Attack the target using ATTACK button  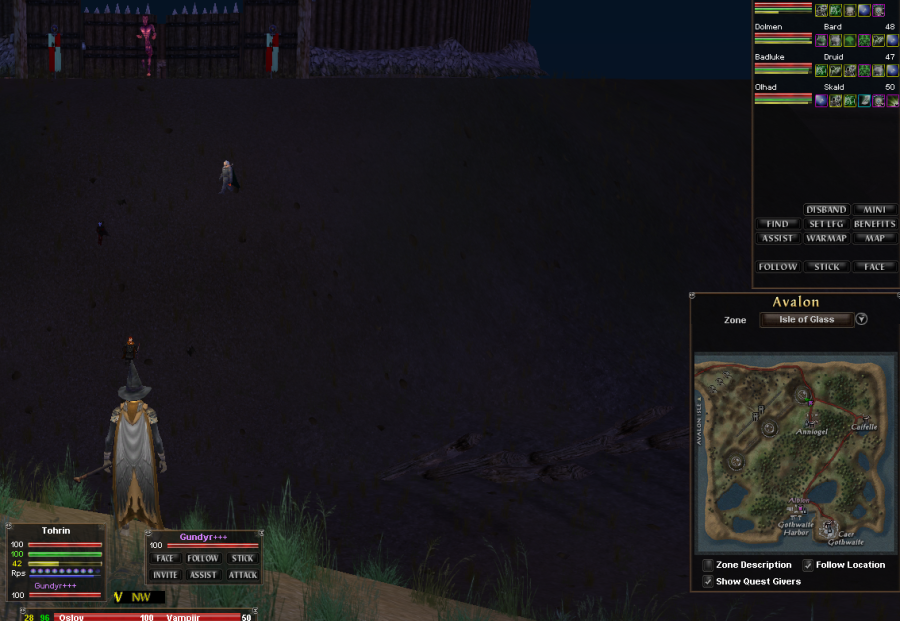point(242,575)
